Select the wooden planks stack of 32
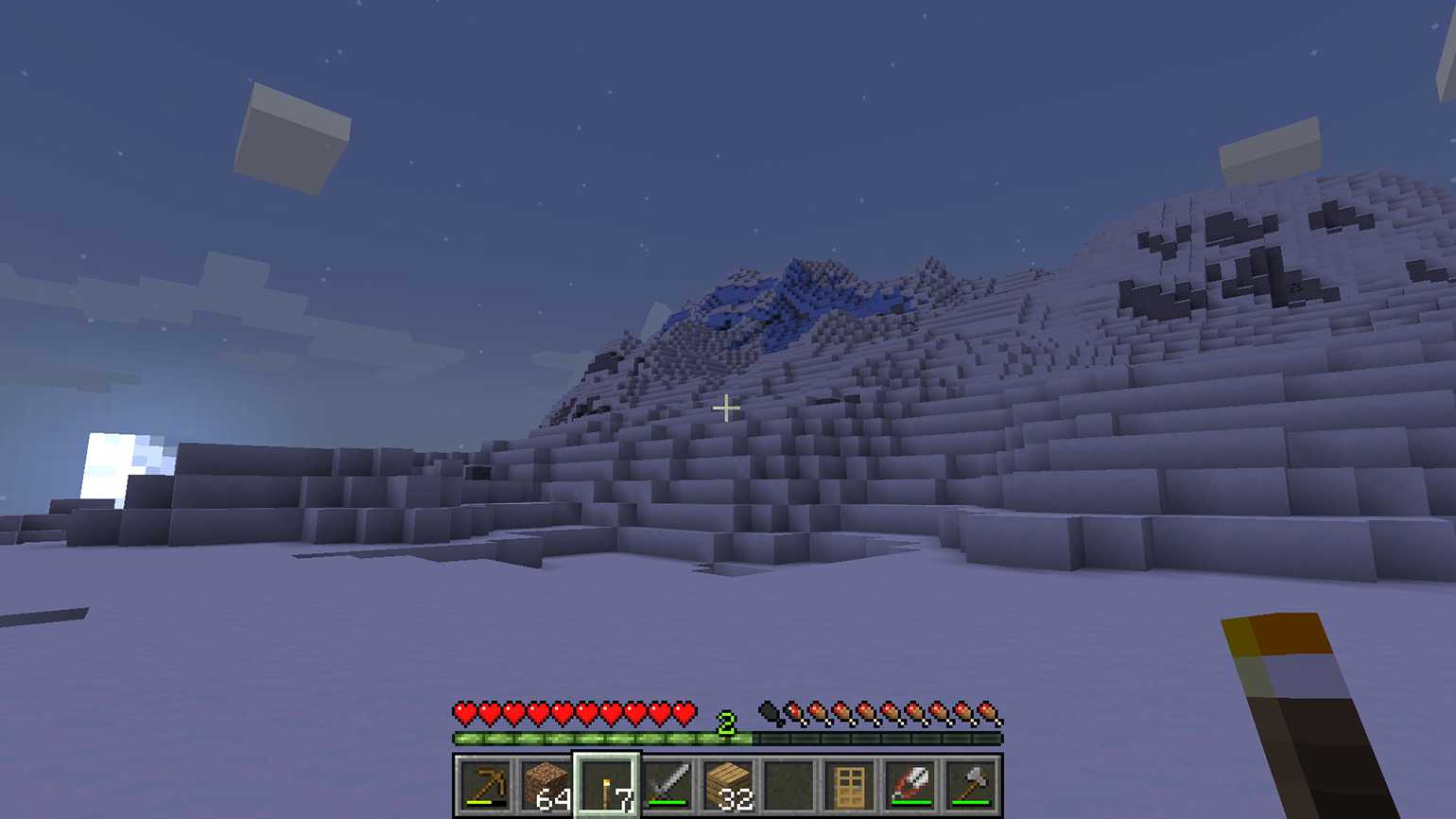Image resolution: width=1456 pixels, height=819 pixels. [728, 785]
